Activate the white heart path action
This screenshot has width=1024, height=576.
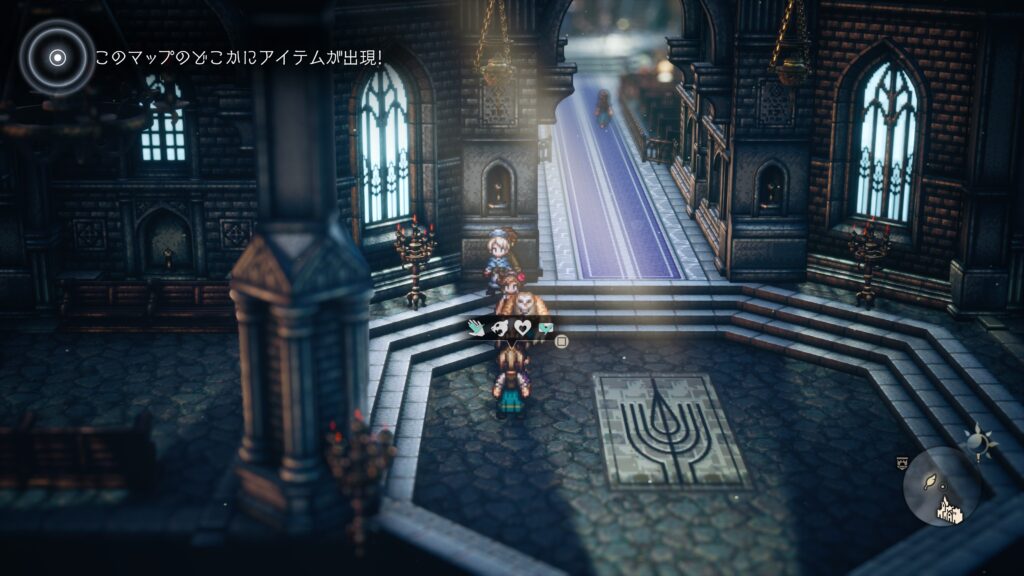pyautogui.click(x=522, y=327)
